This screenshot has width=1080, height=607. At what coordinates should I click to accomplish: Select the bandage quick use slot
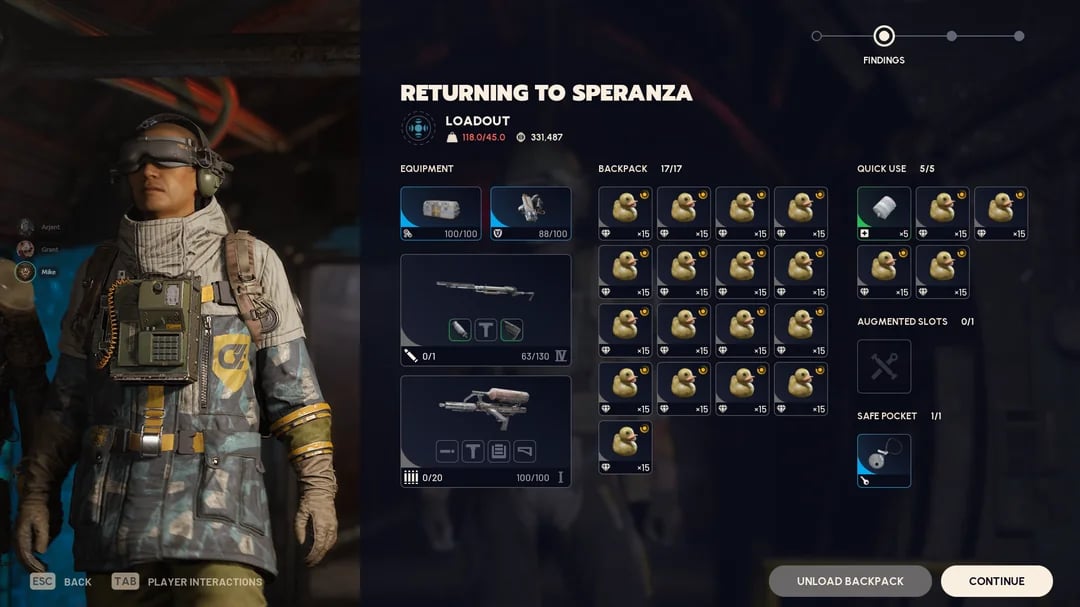[884, 214]
